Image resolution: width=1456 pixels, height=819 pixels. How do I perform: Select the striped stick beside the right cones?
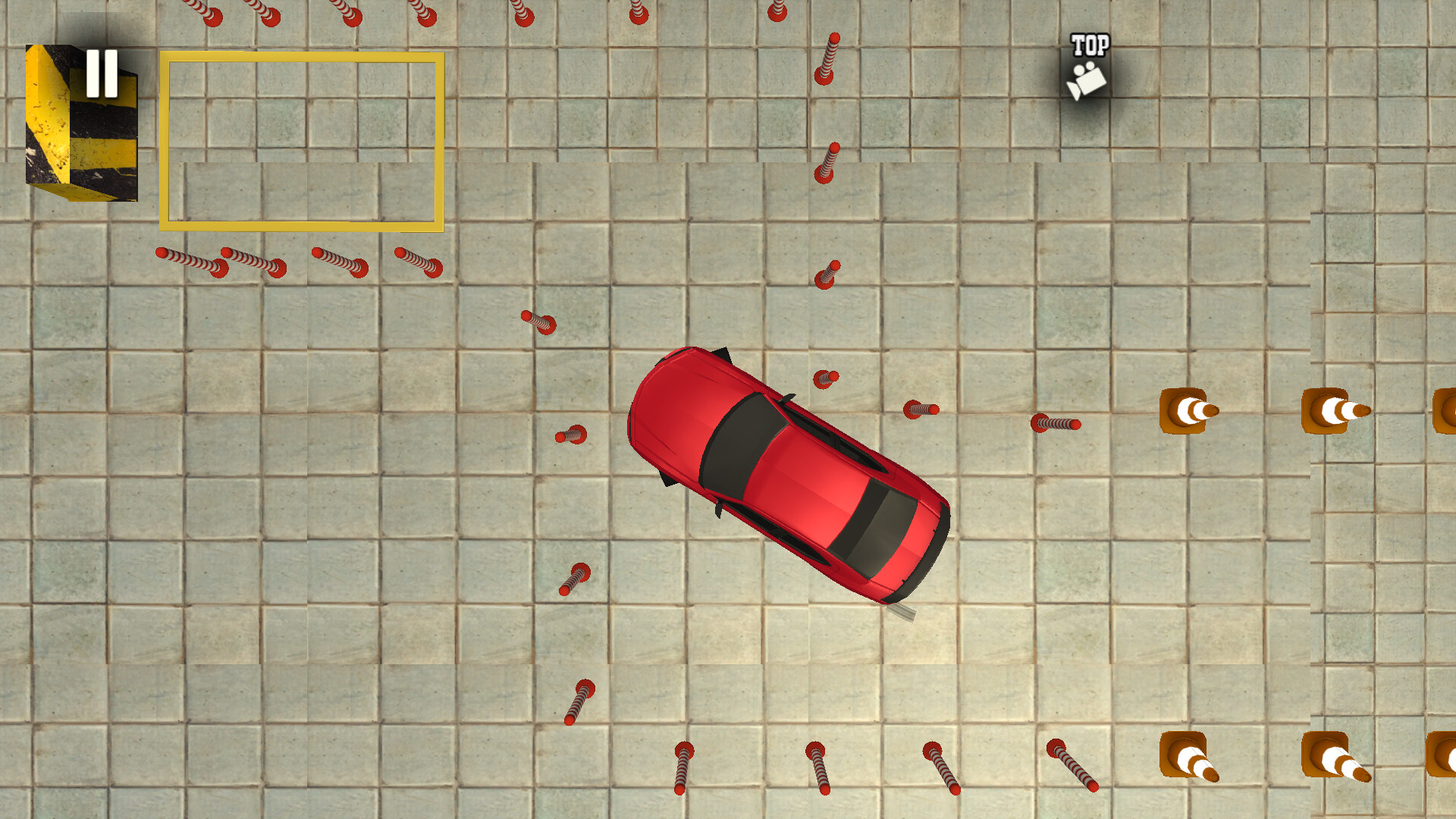(1056, 425)
